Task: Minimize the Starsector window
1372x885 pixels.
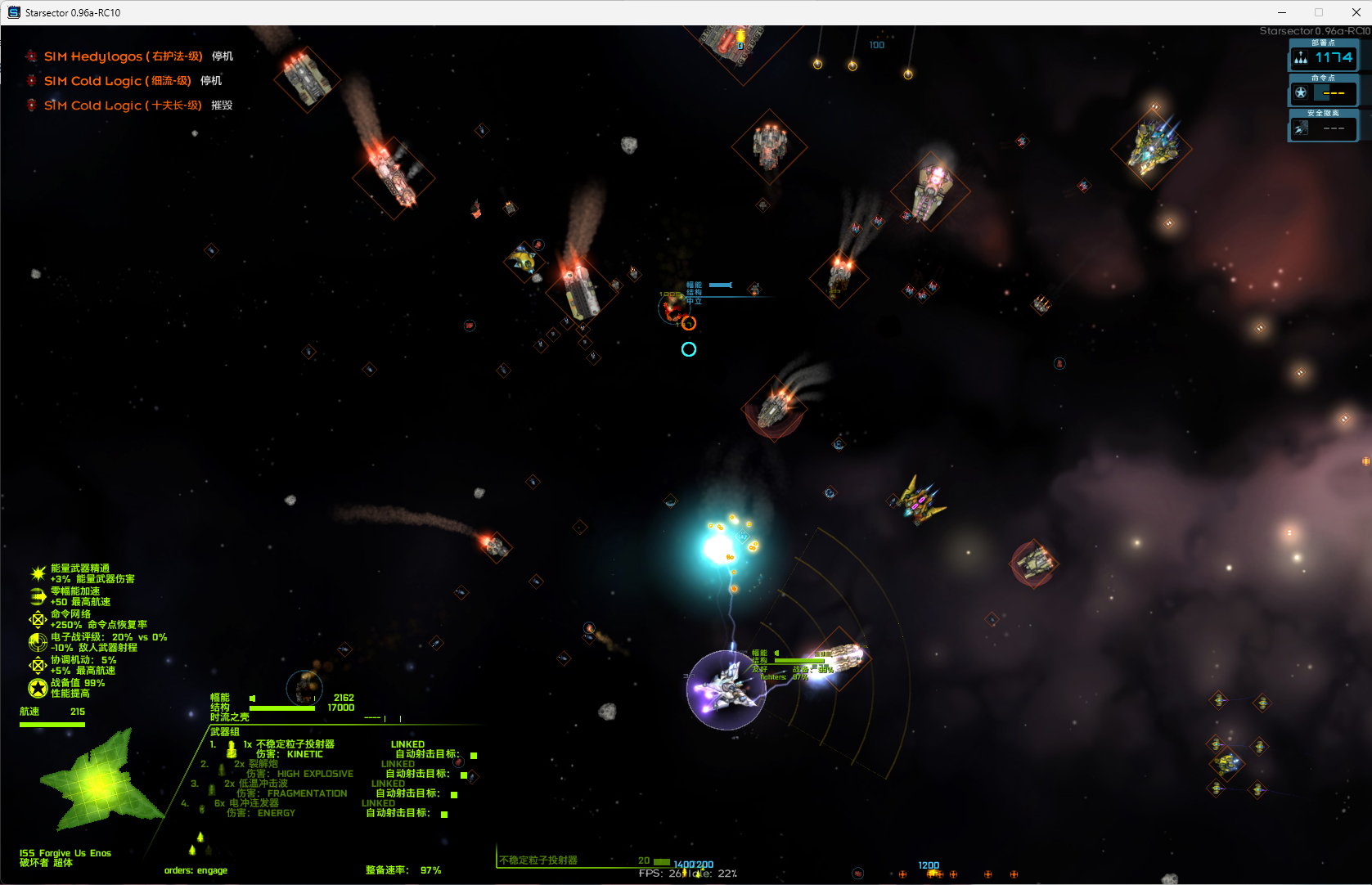Action: (1282, 12)
